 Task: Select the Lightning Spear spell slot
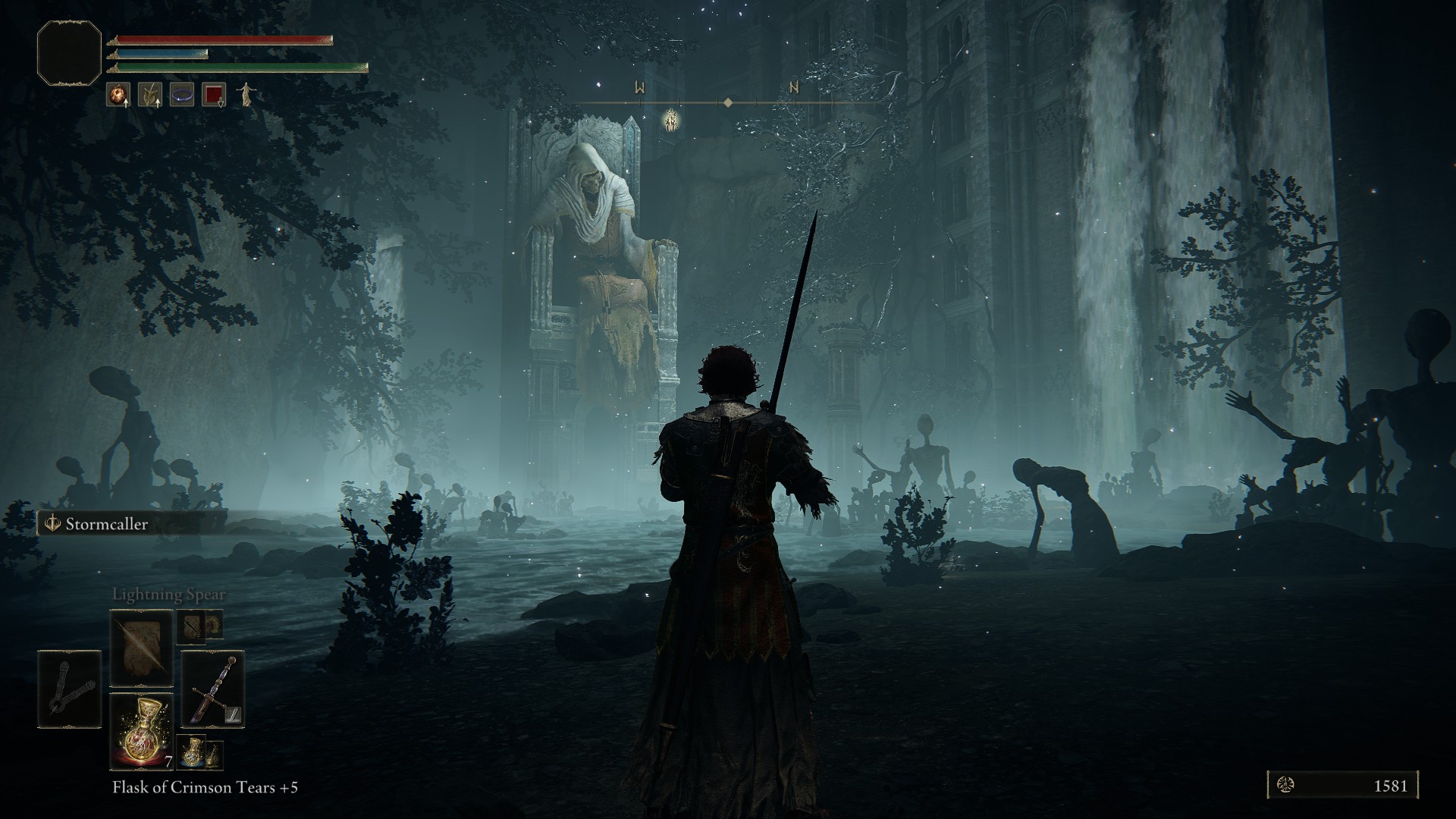click(x=142, y=648)
